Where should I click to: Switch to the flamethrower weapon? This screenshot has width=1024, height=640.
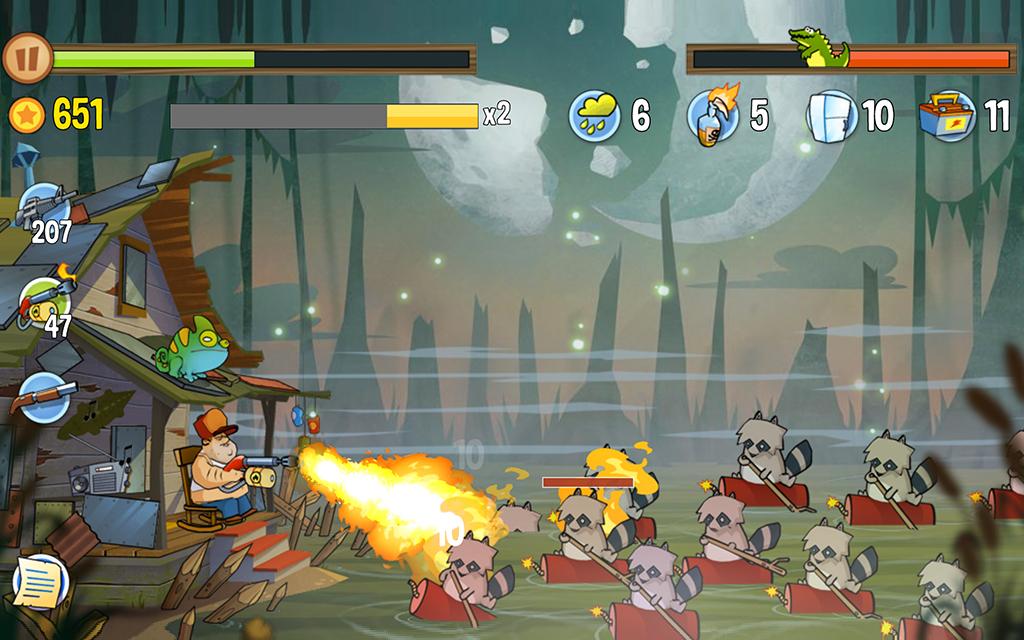(x=43, y=299)
